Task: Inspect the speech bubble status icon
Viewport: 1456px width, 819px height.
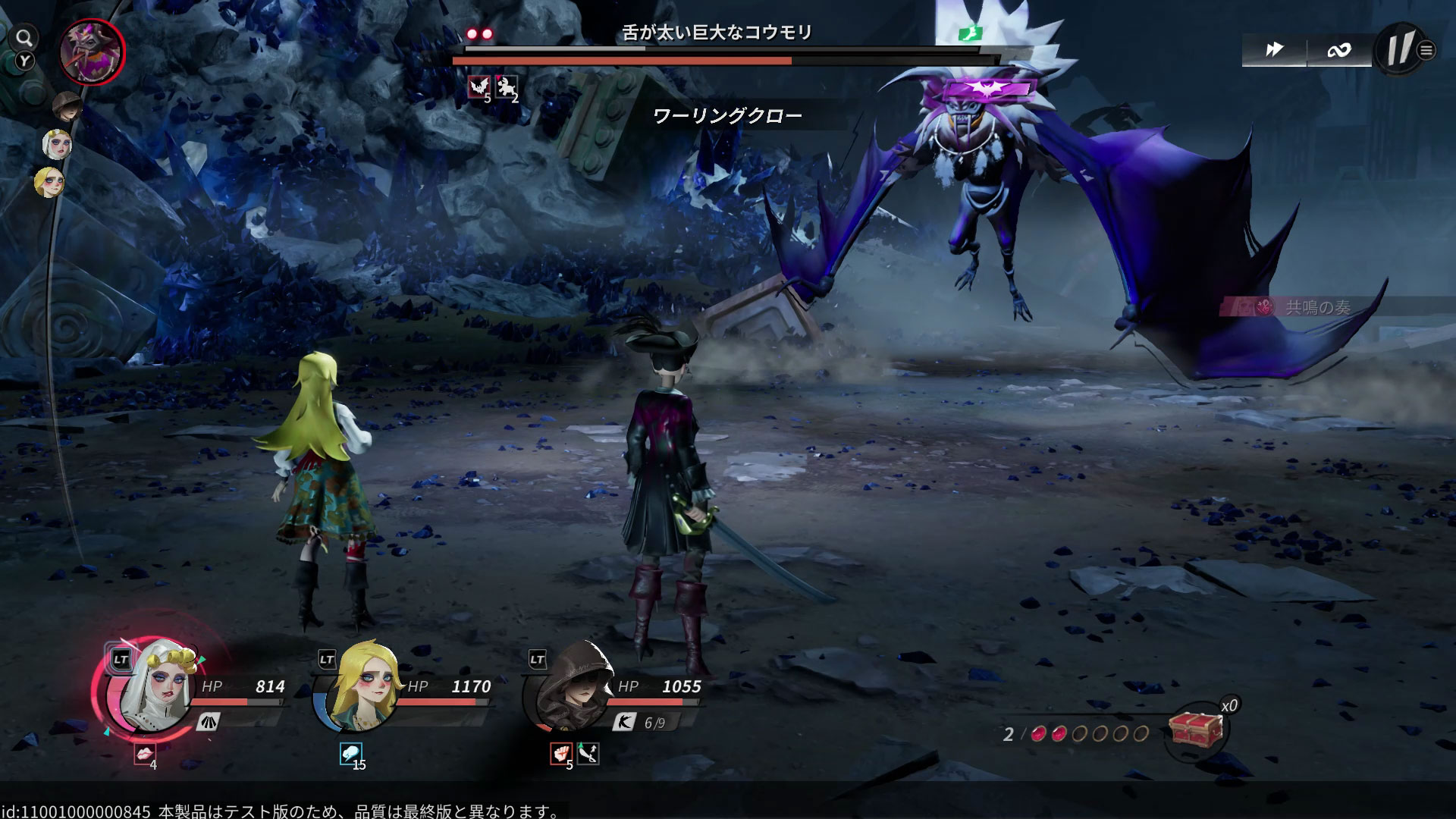Action: 350,754
